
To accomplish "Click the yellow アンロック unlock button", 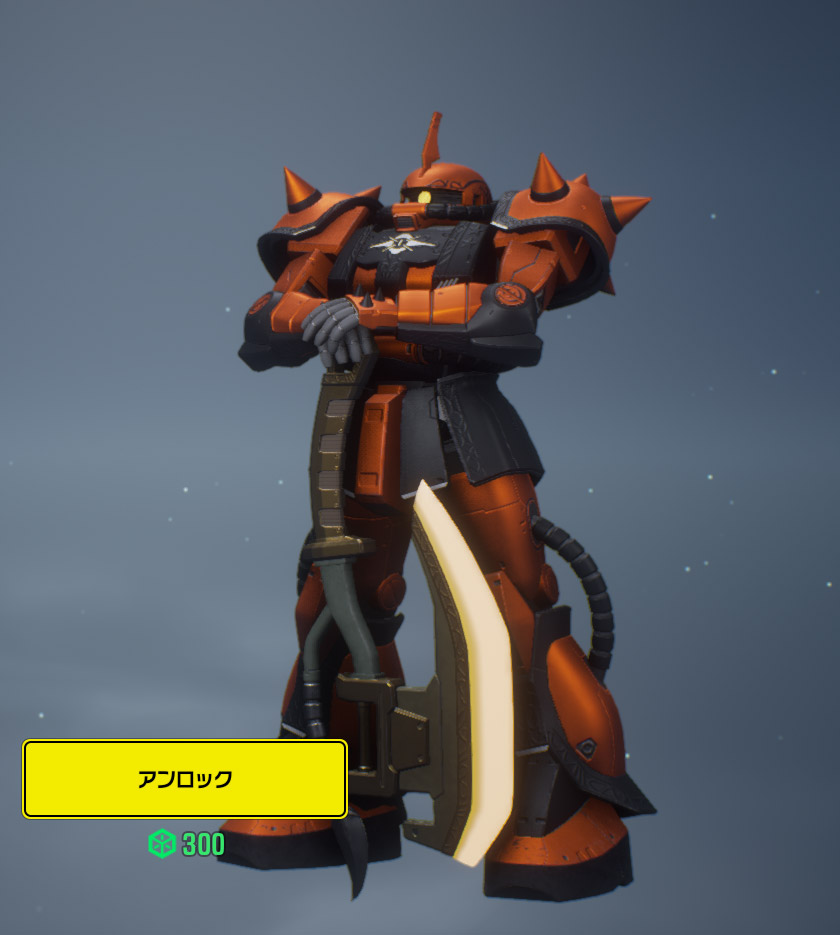I will coord(185,779).
